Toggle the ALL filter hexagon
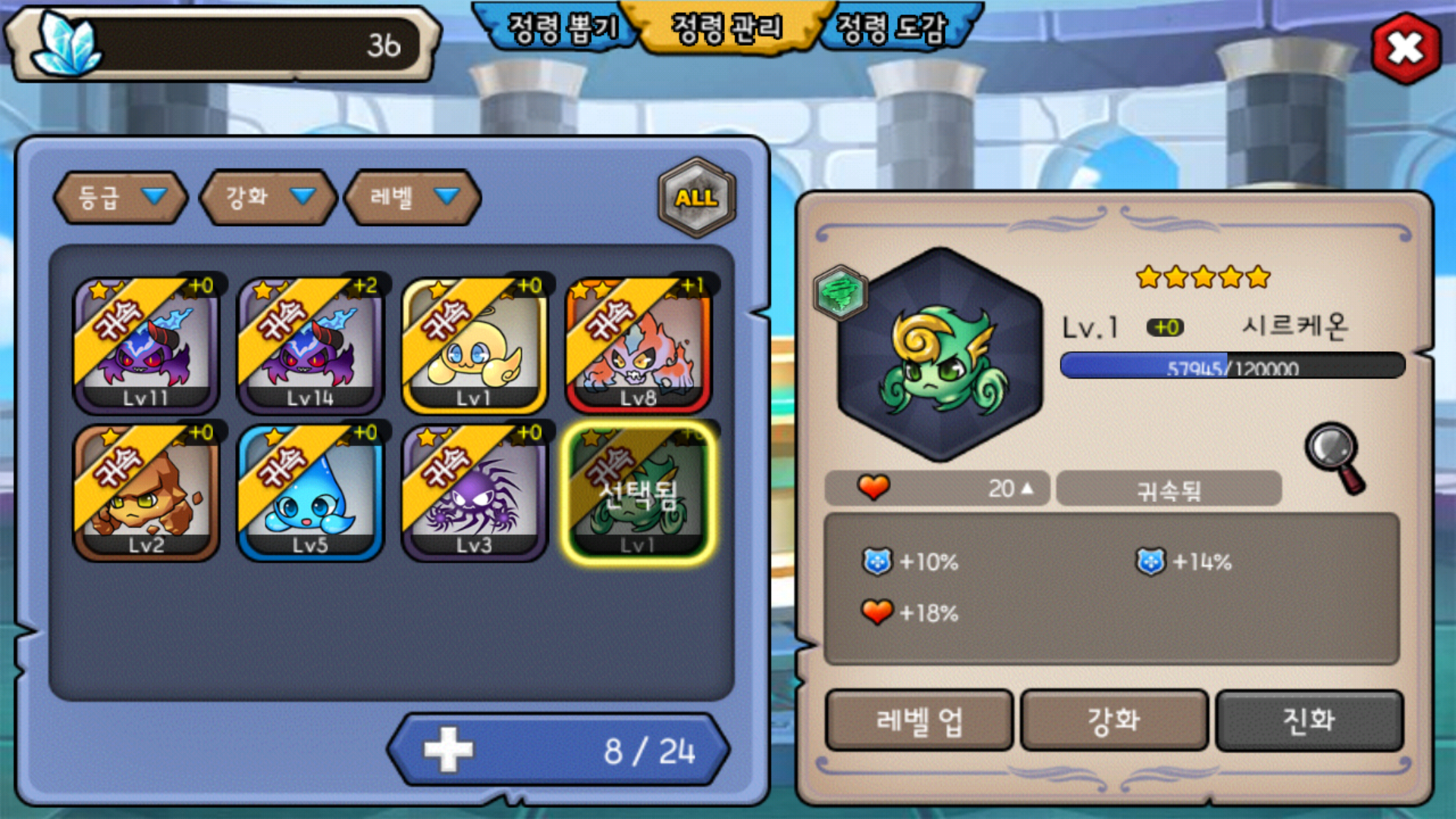Screen dimensions: 1456x819 (696, 198)
